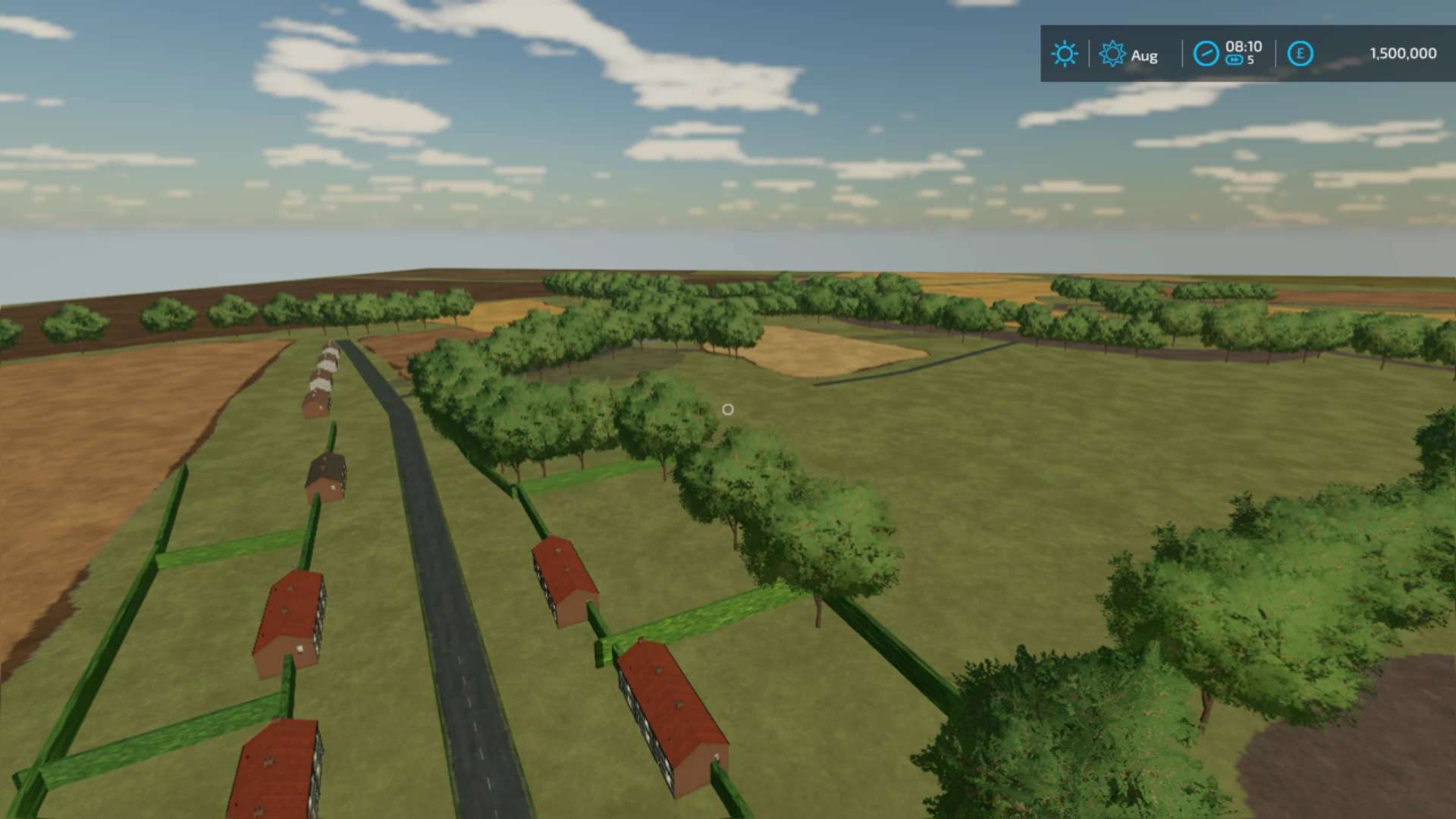Open the pound currency balance icon
The image size is (1456, 819).
(1300, 54)
